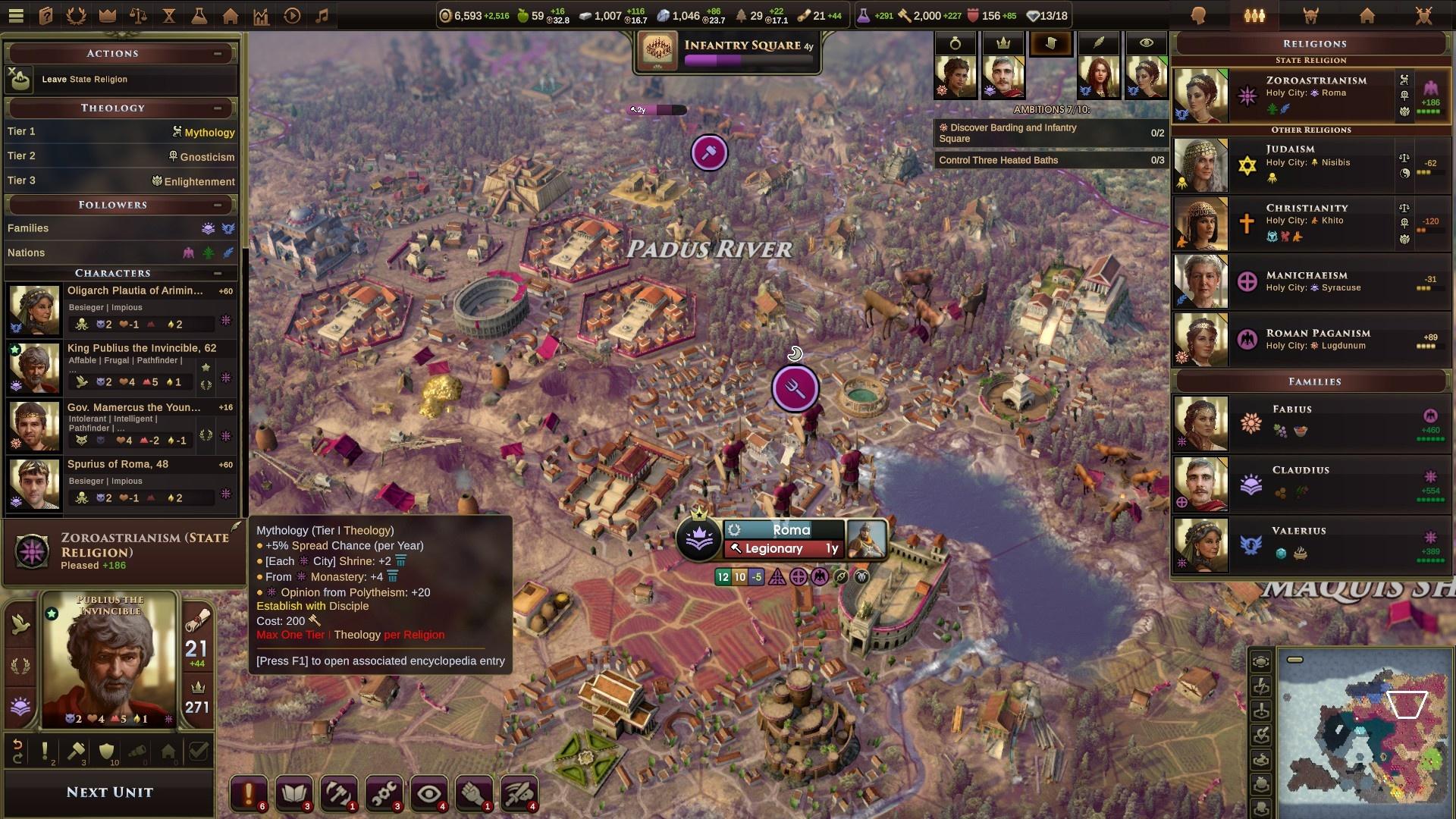1456x819 pixels.
Task: Open Roman Paganism religion entry
Action: point(1310,339)
